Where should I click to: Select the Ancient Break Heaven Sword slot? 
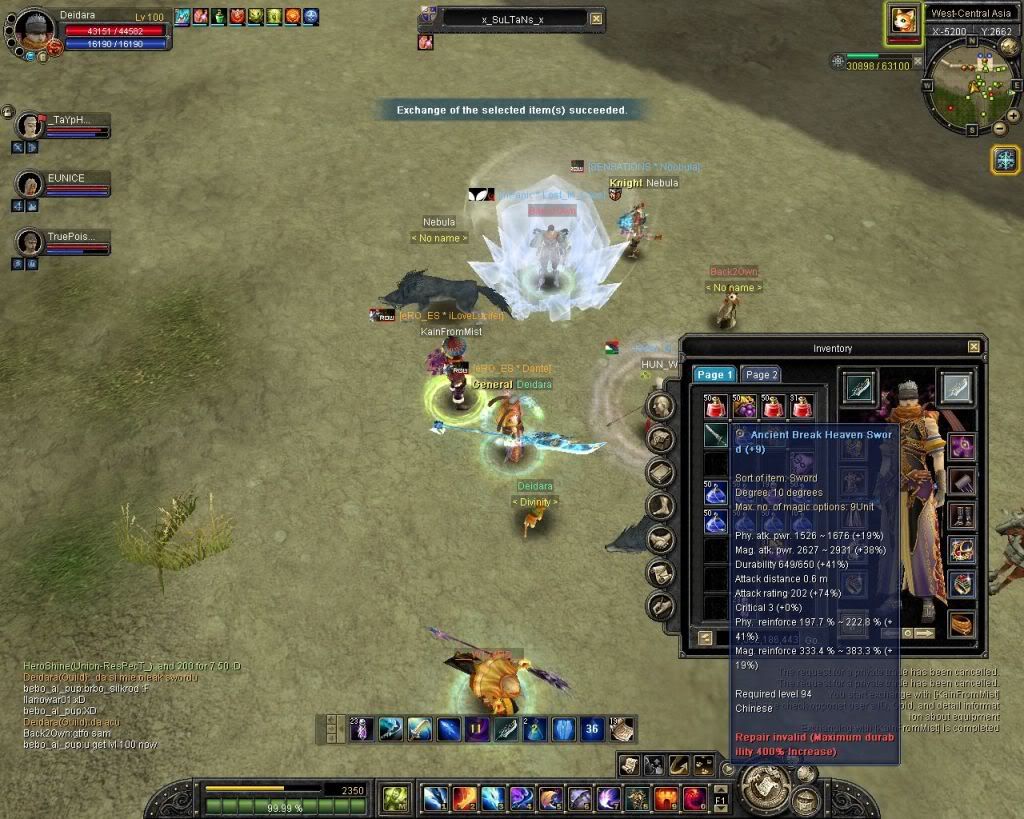(716, 435)
